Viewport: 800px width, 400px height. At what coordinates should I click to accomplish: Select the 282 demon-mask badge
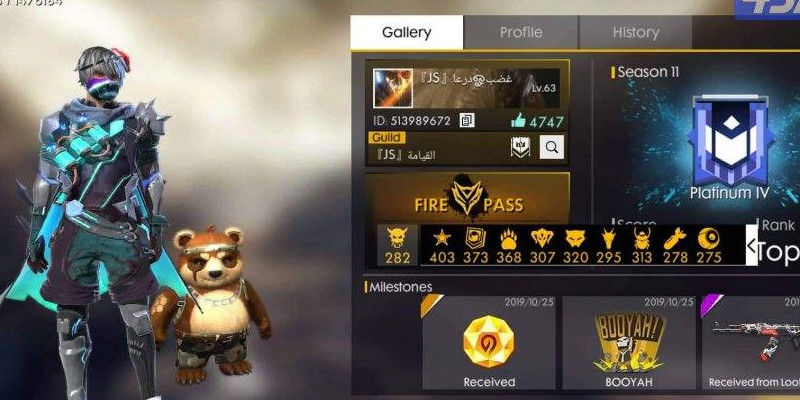click(x=398, y=244)
